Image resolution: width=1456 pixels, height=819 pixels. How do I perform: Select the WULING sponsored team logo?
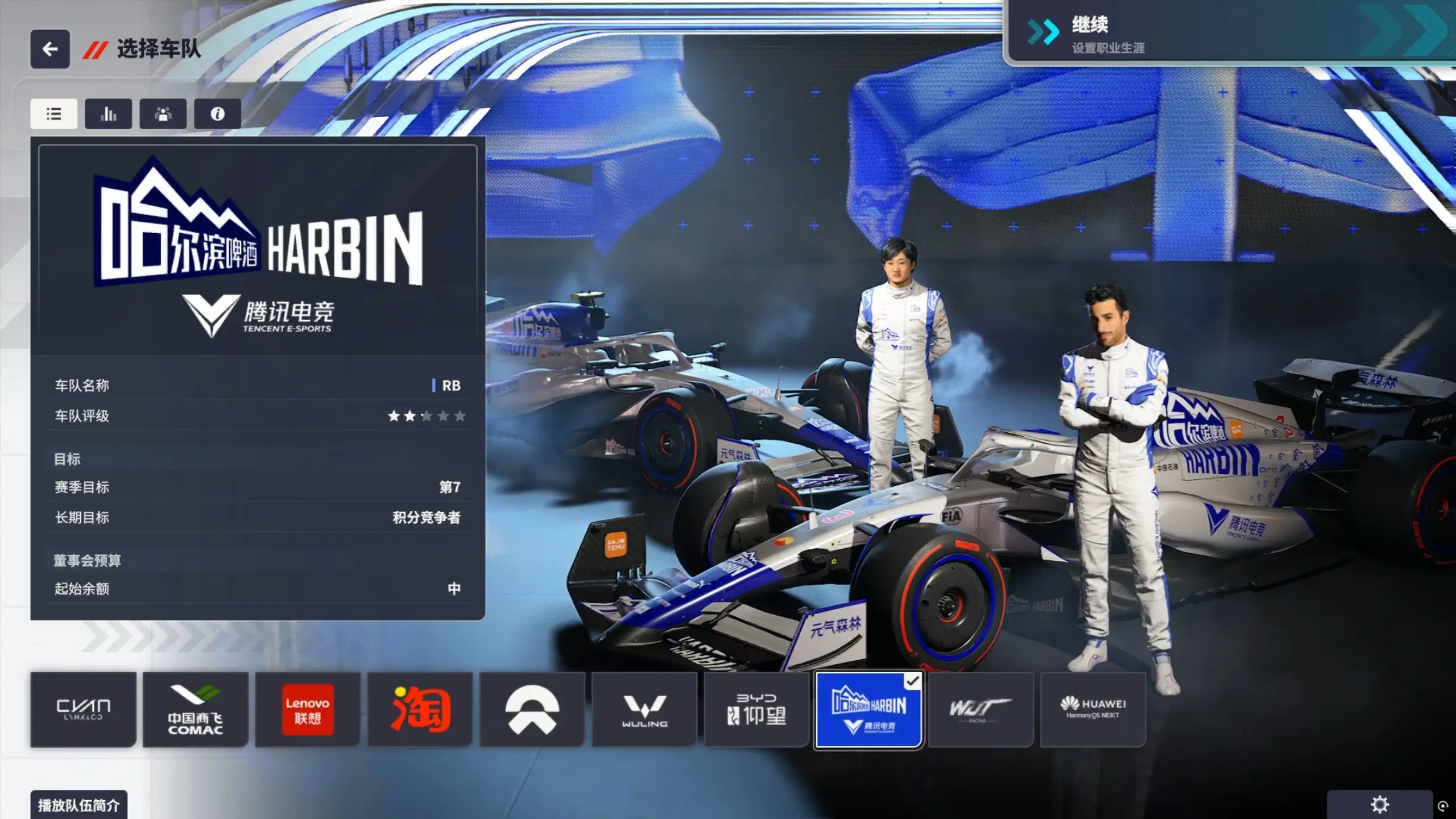pos(644,709)
